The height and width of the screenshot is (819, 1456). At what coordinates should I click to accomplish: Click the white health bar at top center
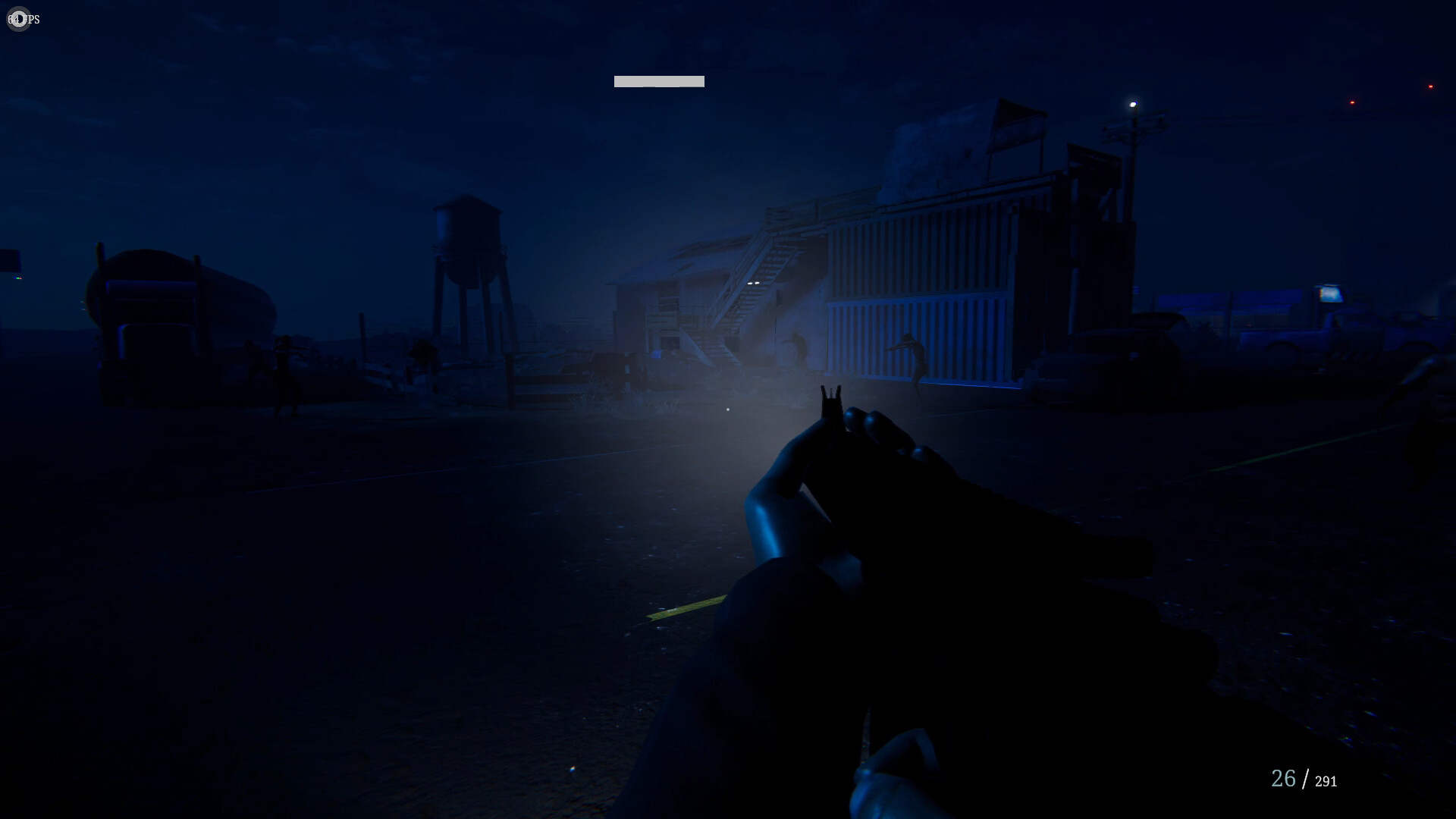(x=658, y=81)
